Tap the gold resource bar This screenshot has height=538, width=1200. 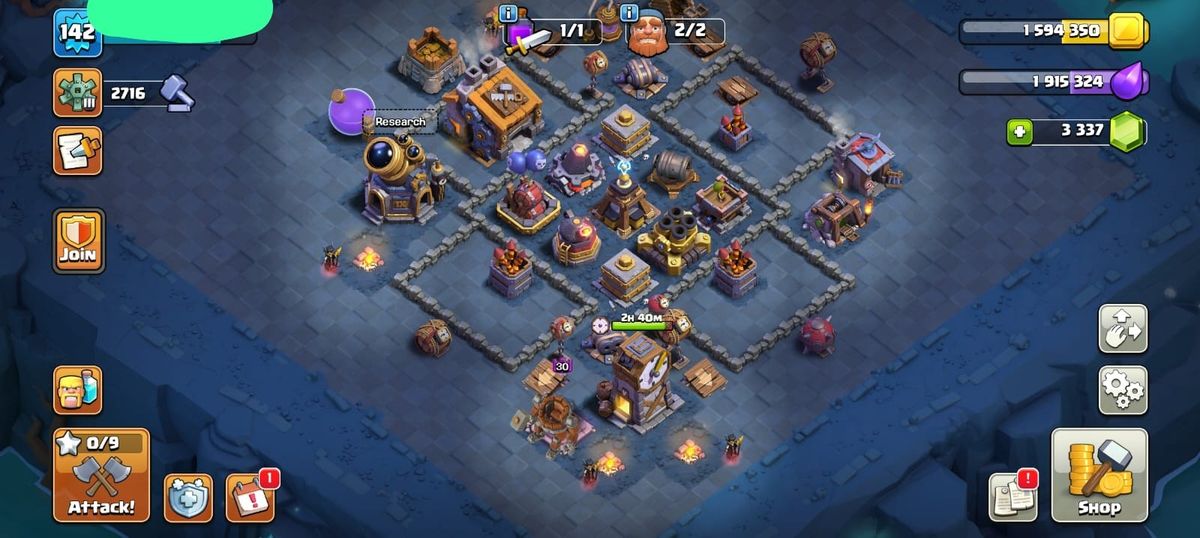(1050, 31)
